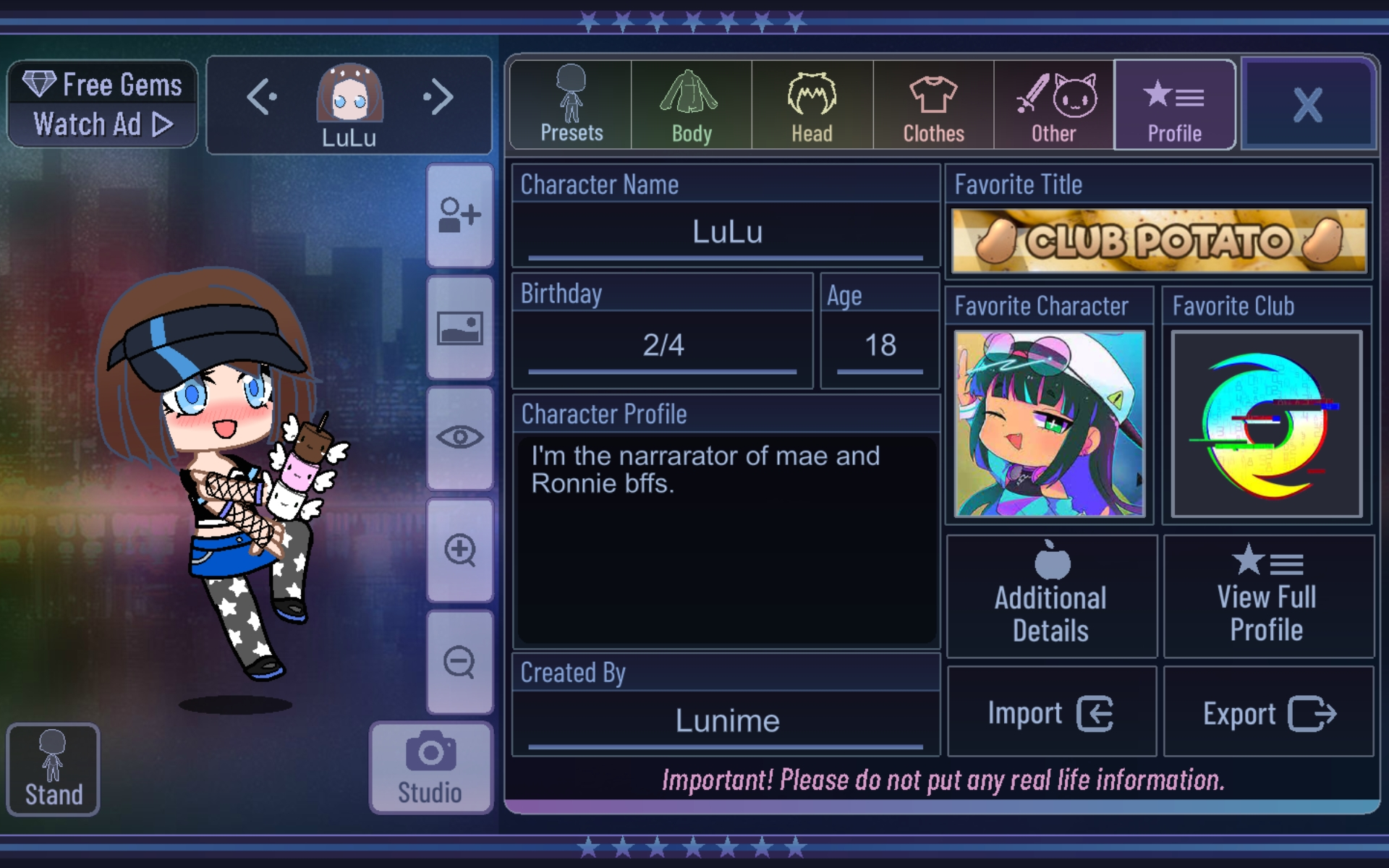The image size is (1389, 868).
Task: Click the right arrow next to LuLu
Action: [438, 96]
